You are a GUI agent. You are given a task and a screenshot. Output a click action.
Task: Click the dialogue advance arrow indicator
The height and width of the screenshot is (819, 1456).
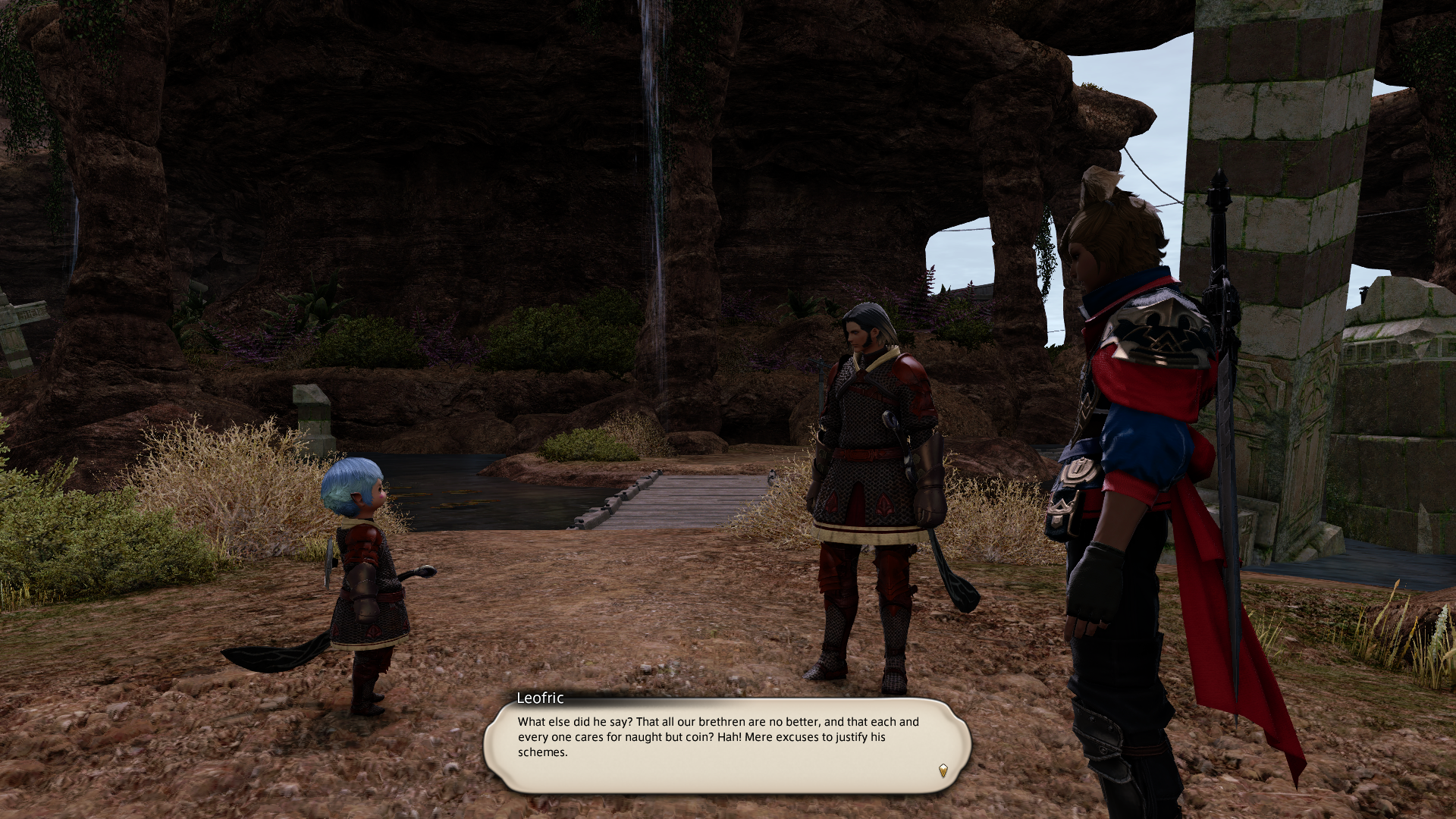pyautogui.click(x=943, y=770)
